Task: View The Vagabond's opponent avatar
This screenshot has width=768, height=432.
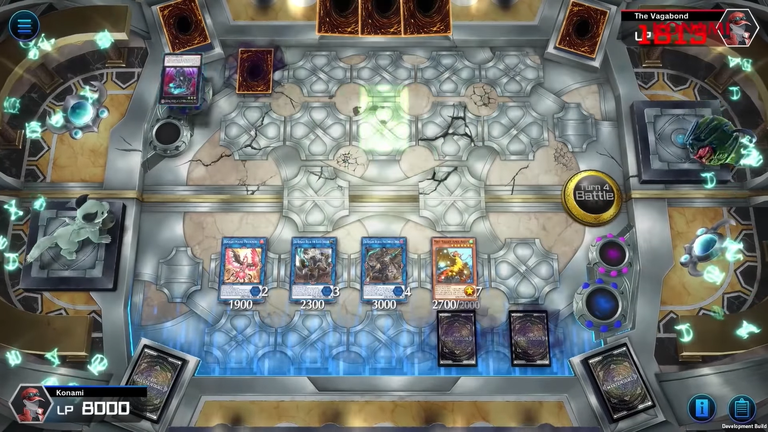Action: point(736,28)
